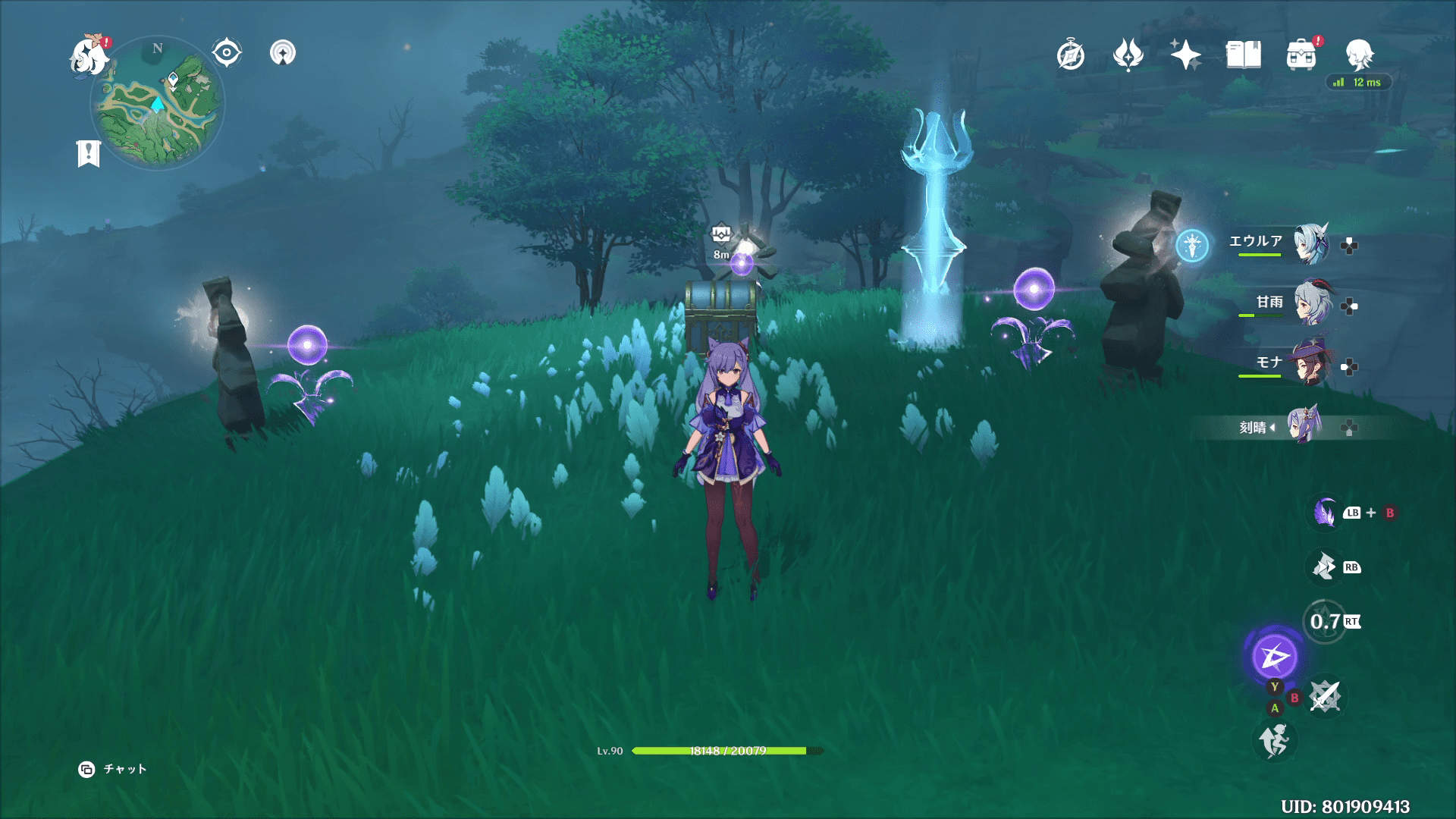Toggle the elemental sight eye icon
Screen dimensions: 1456x819
(x=227, y=53)
